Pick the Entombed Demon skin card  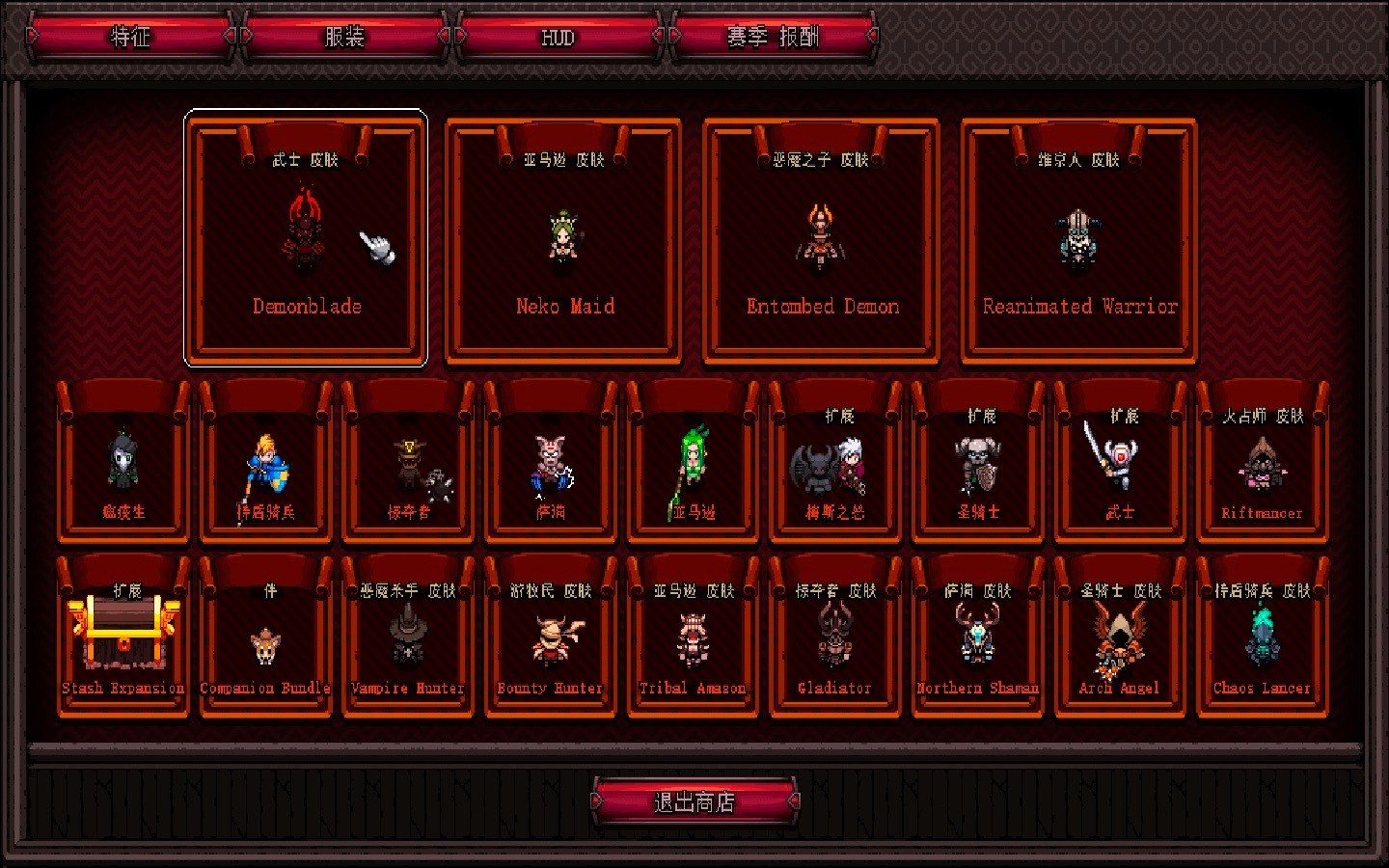click(822, 241)
